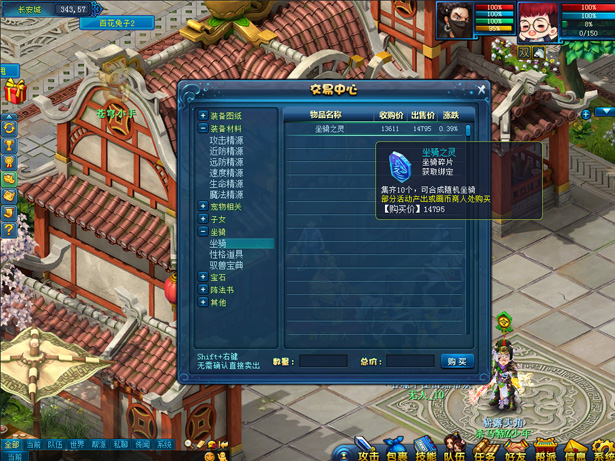This screenshot has height=461, width=615.
Task: Expand the 宠物相关 category
Action: click(203, 207)
